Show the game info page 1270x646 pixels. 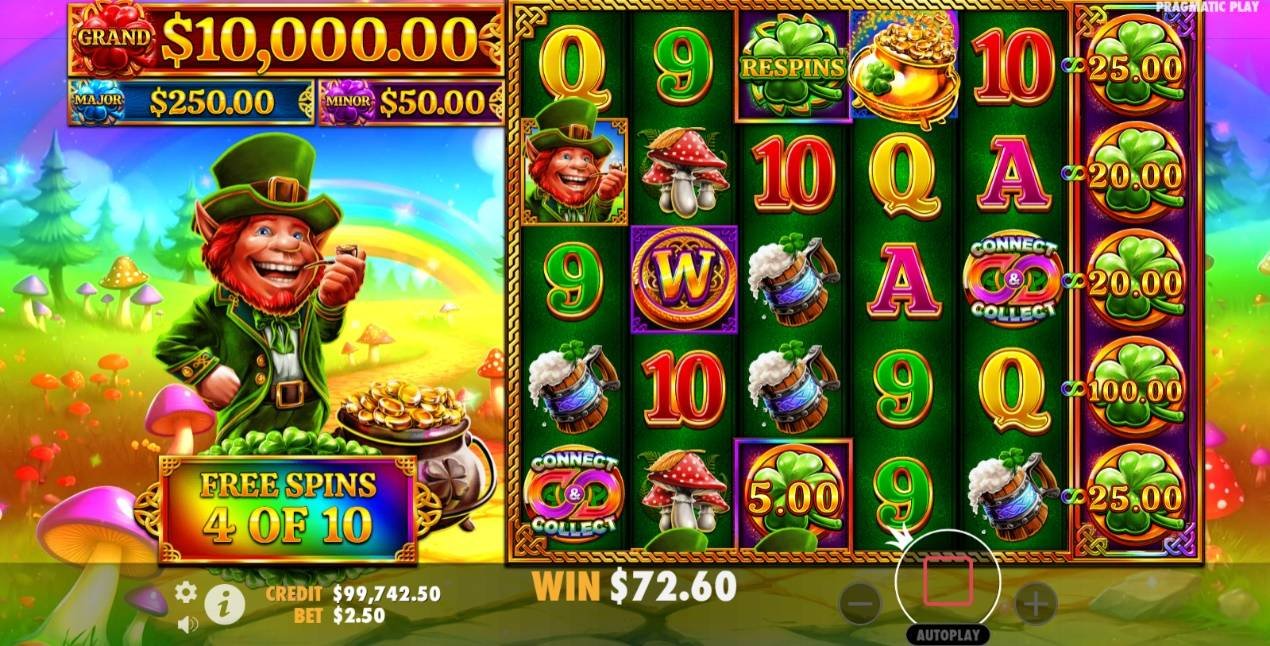pyautogui.click(x=224, y=603)
